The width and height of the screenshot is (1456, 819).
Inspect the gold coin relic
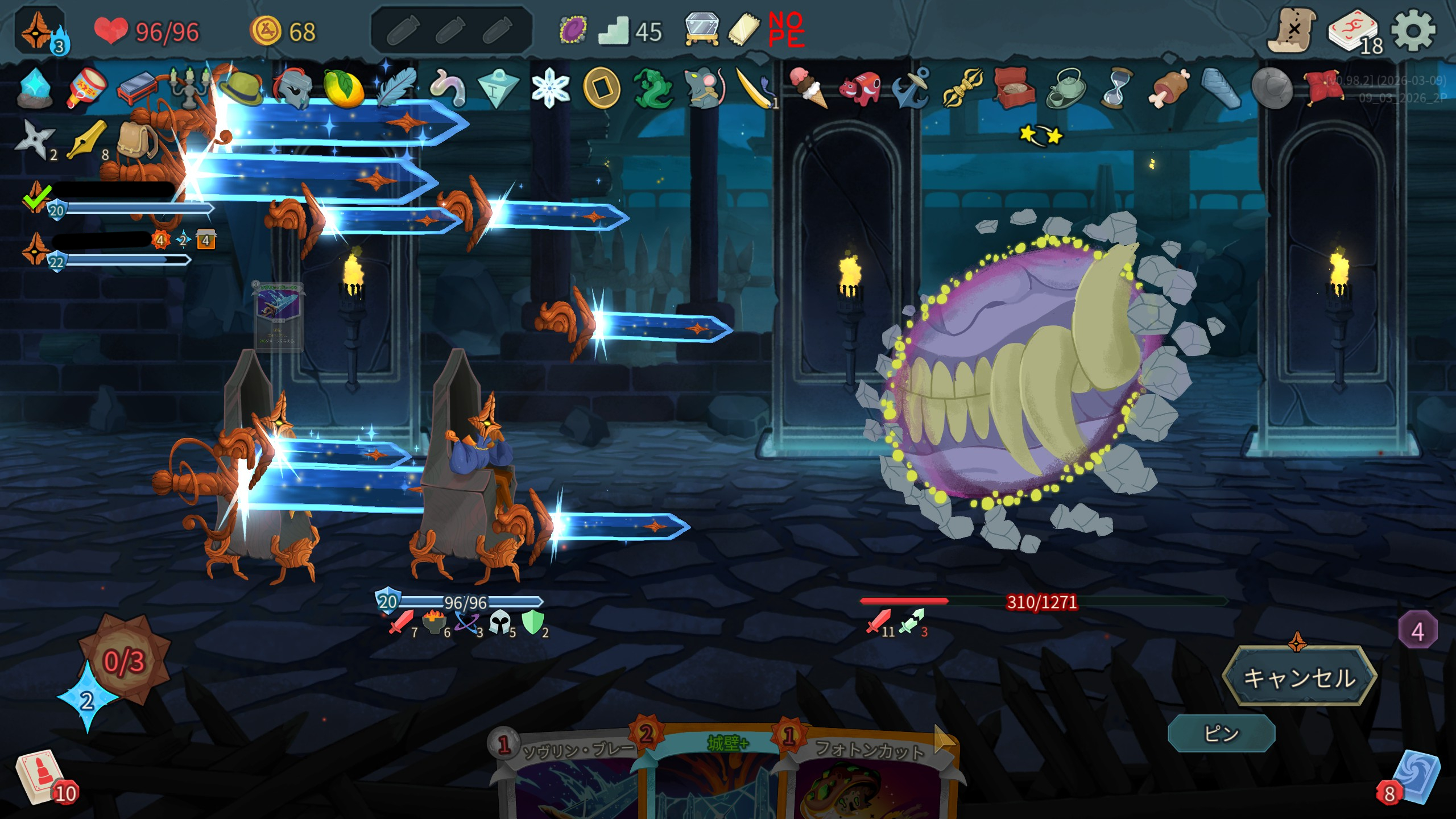[x=601, y=89]
